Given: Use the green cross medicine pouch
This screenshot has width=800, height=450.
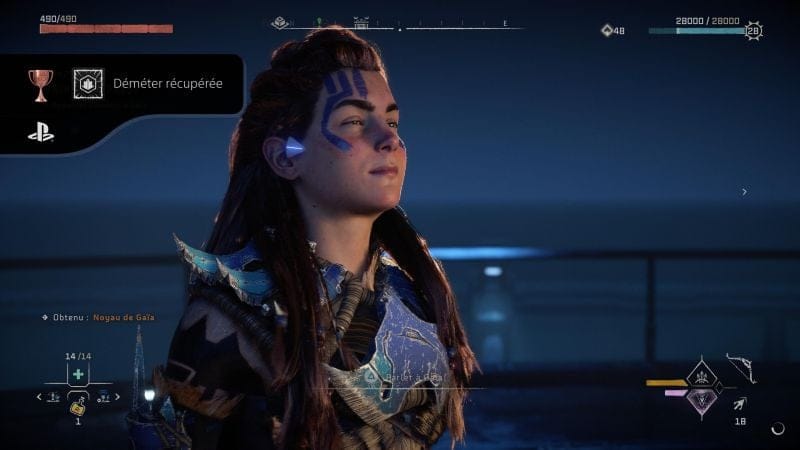Looking at the screenshot, I should pos(78,373).
